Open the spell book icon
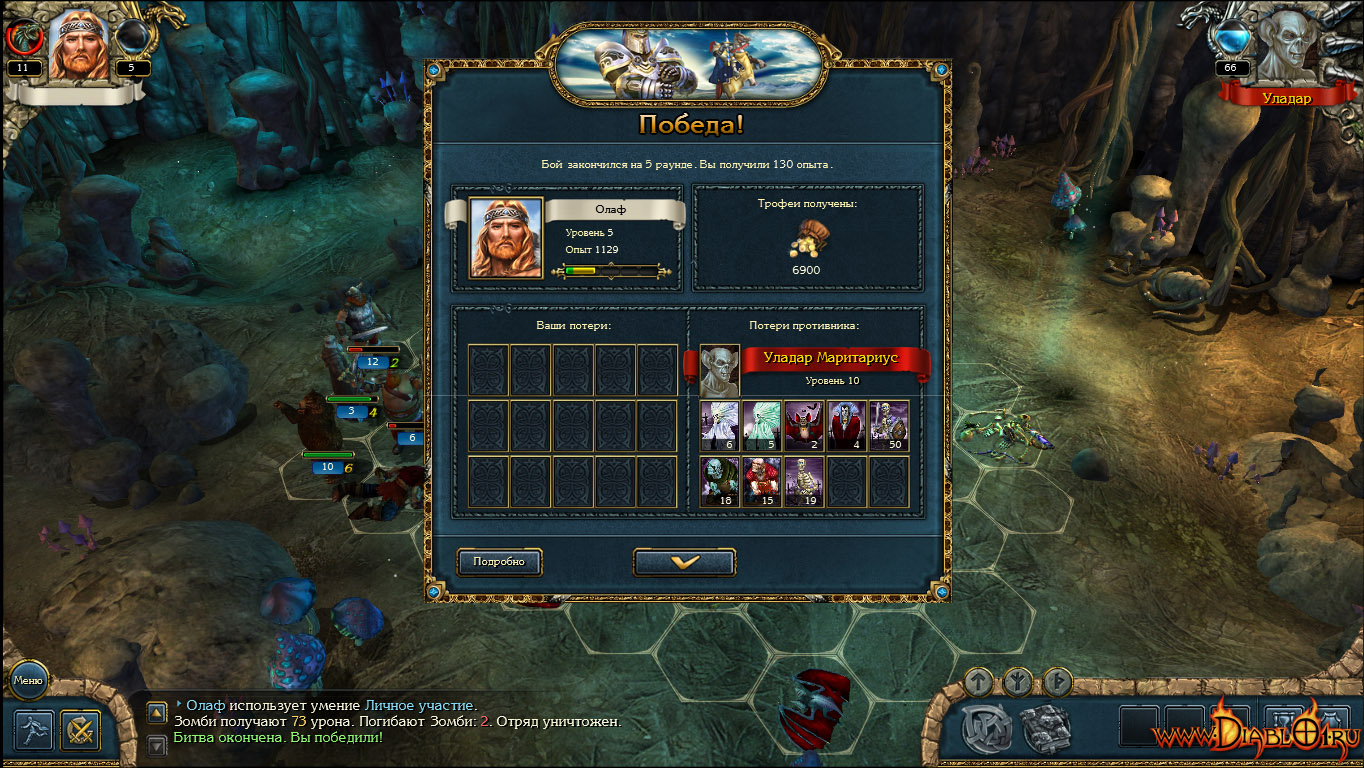1364x768 pixels. (x=1046, y=726)
